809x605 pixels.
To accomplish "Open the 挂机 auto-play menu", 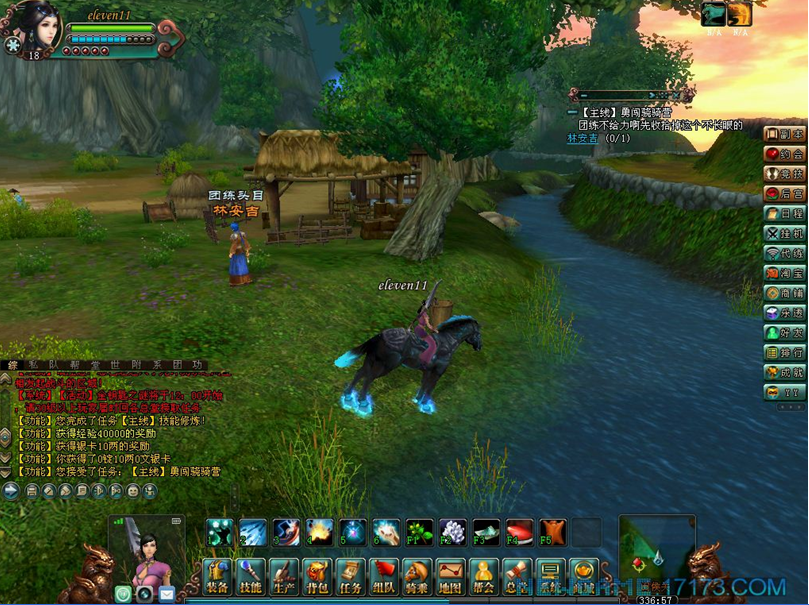I will [x=785, y=233].
